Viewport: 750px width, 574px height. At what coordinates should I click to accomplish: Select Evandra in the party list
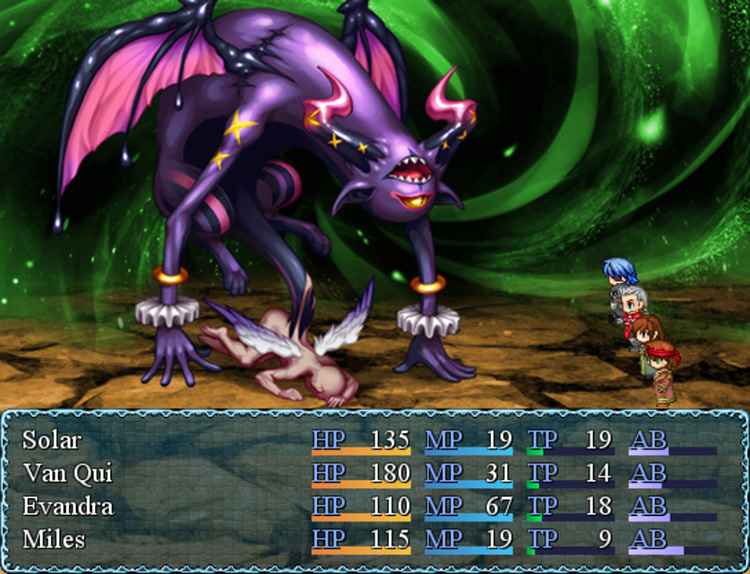coord(68,506)
